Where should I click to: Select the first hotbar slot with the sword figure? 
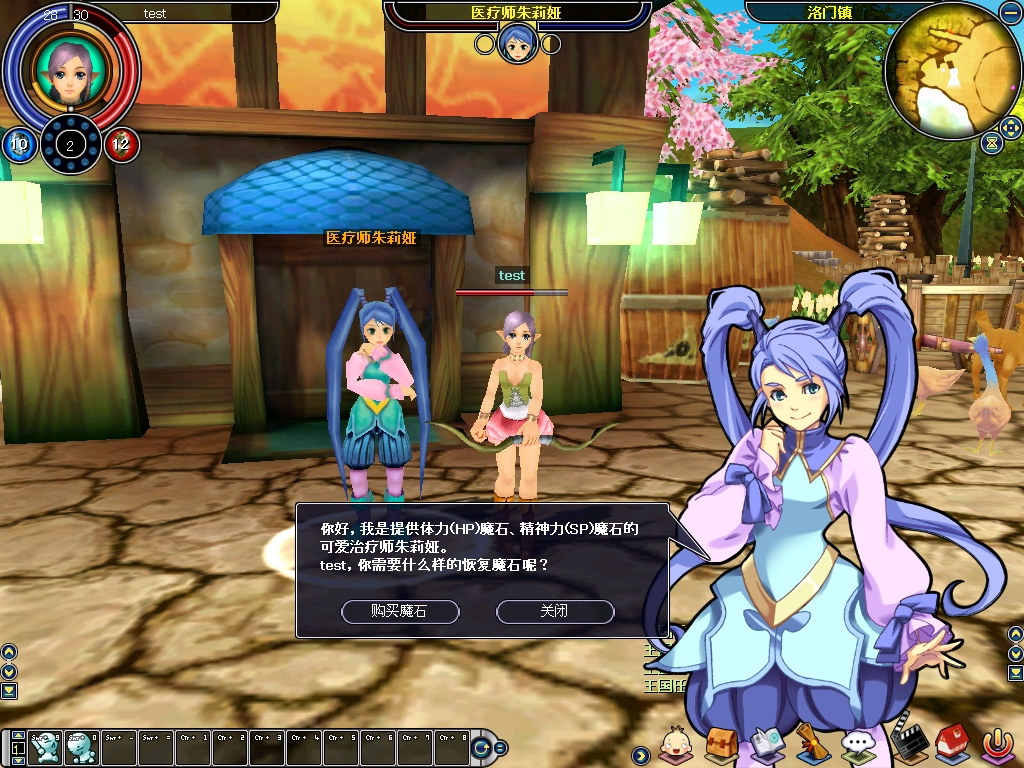44,746
